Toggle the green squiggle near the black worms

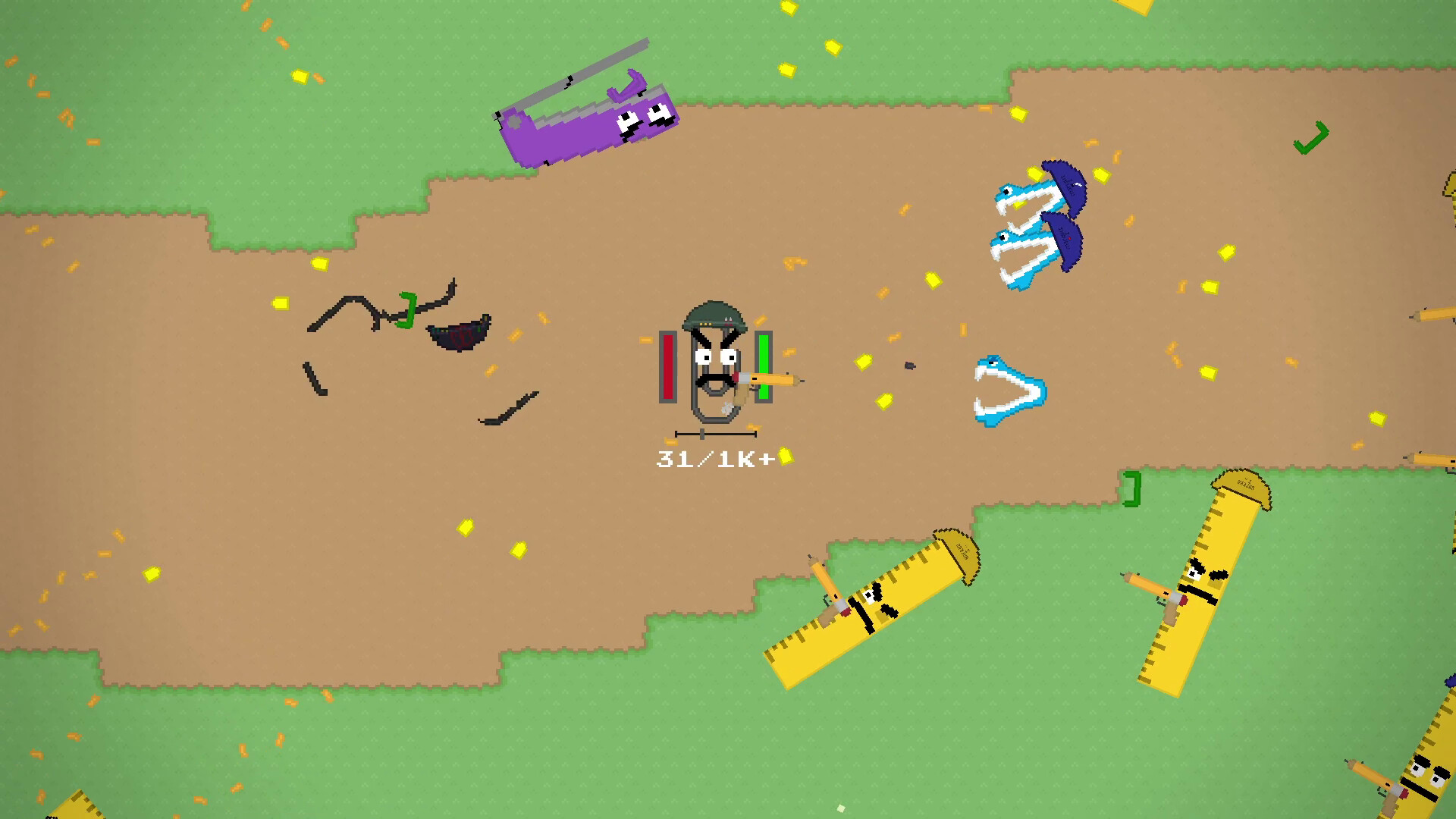(x=406, y=311)
